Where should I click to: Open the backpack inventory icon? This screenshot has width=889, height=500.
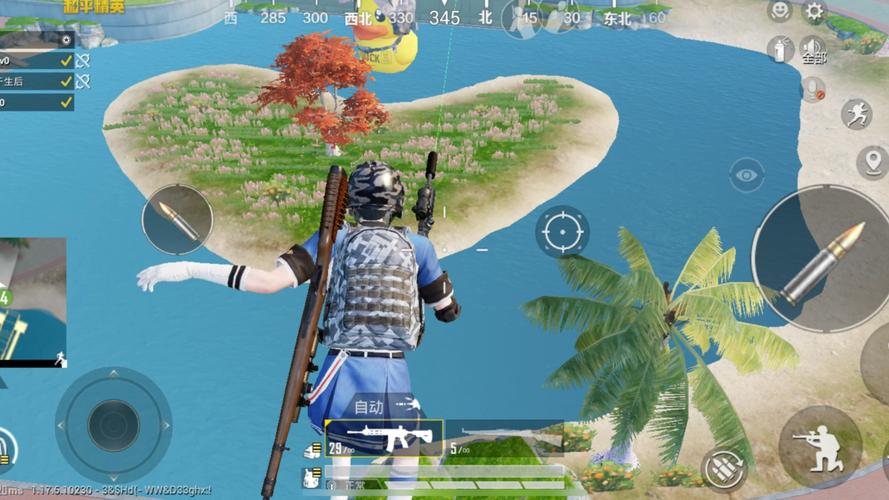coord(313,475)
